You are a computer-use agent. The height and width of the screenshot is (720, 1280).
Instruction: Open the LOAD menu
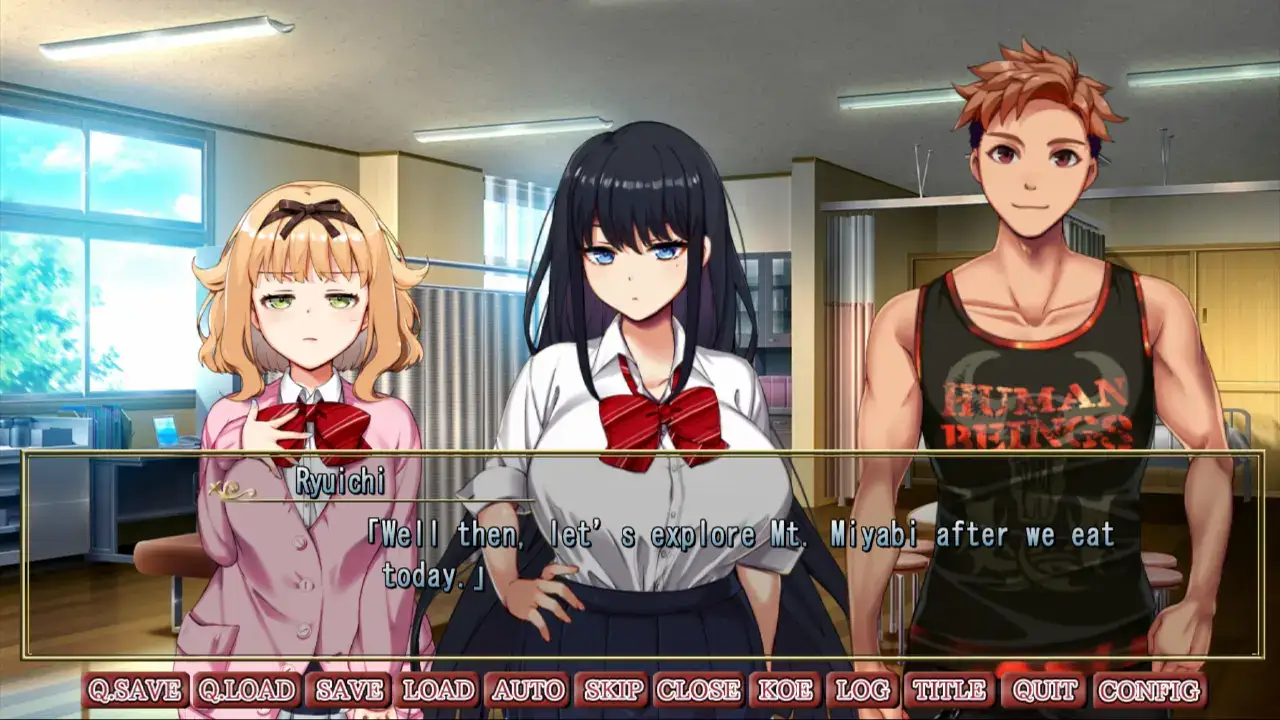pyautogui.click(x=438, y=690)
